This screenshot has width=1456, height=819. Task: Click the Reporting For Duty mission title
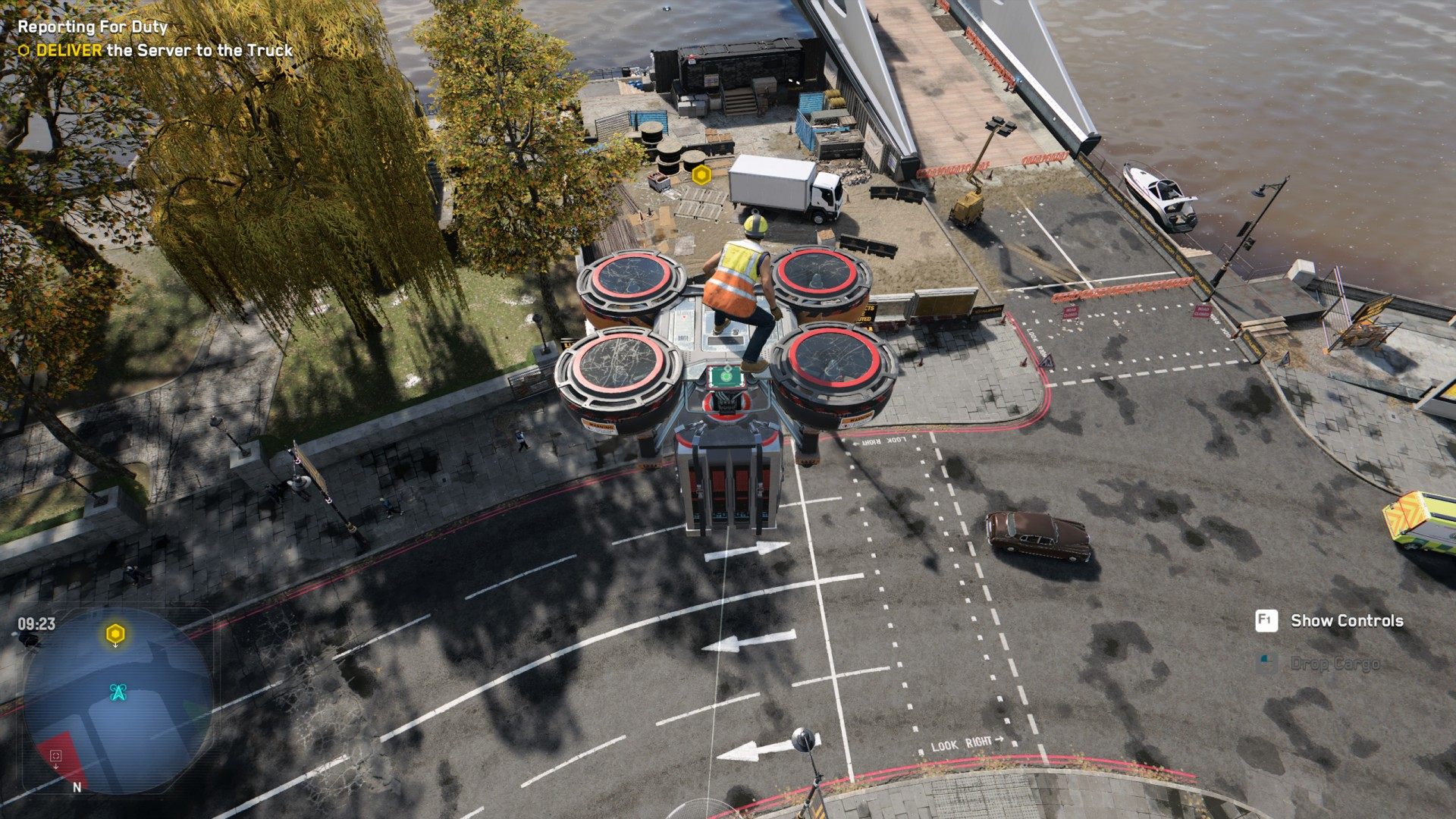point(93,27)
